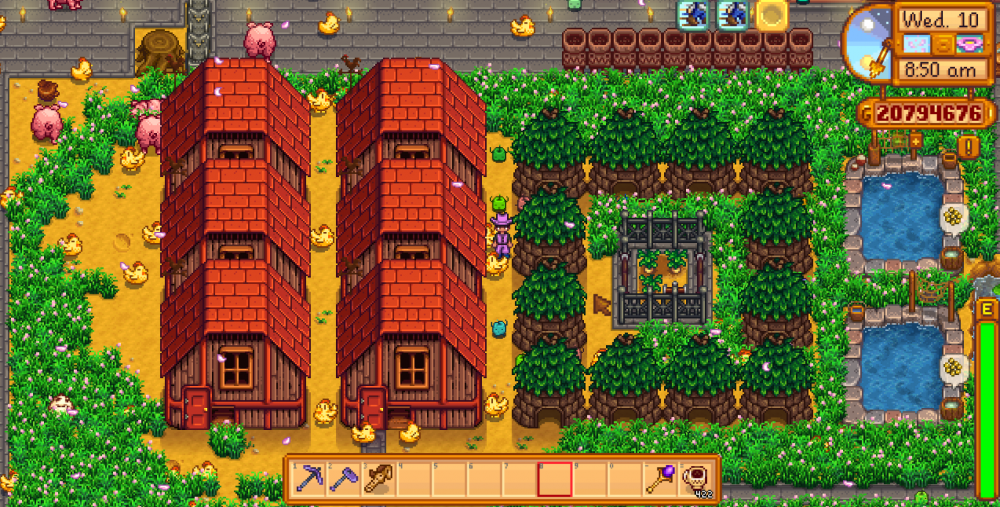Open the journal via the exclamation icon
Screen dimensions: 1000x507
968,147
